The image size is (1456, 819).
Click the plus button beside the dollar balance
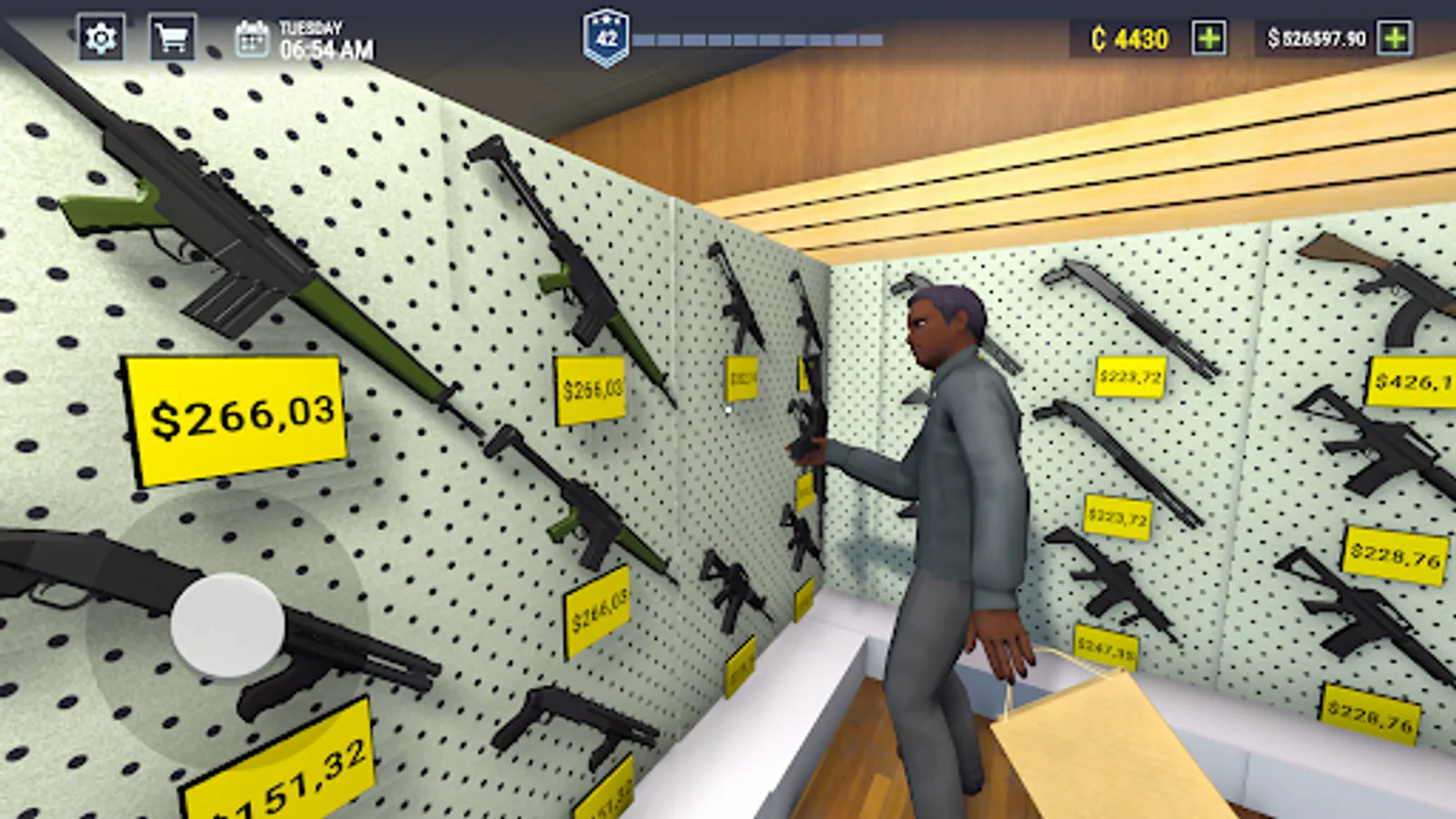1392,37
